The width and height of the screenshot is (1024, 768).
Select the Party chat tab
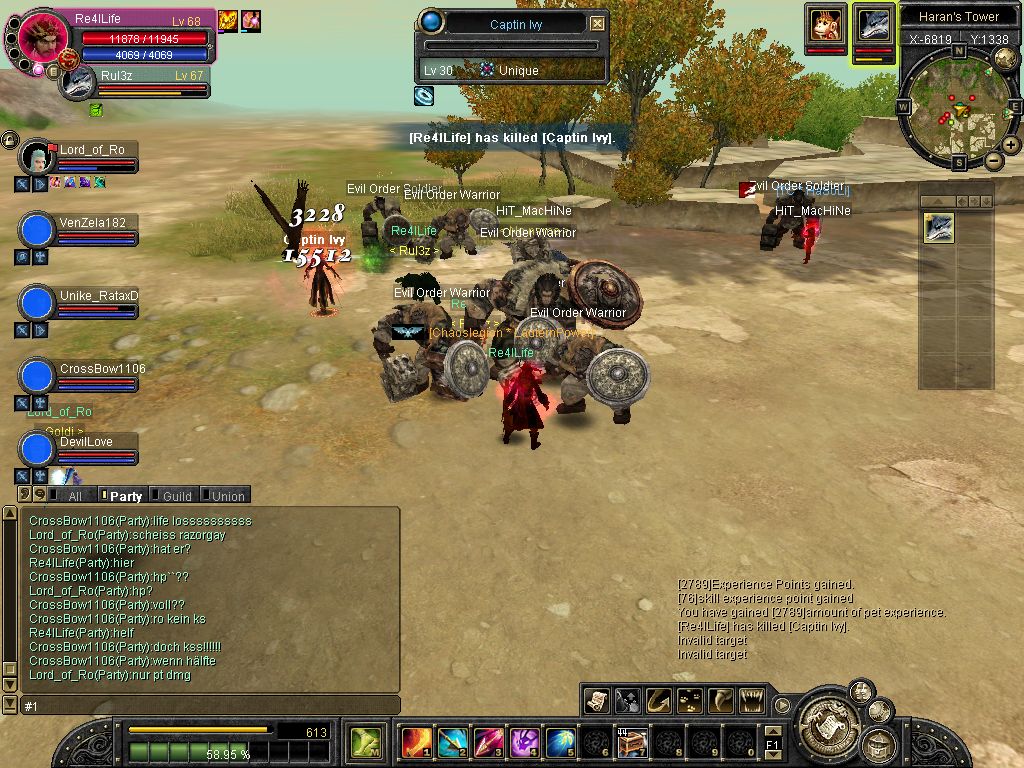[x=122, y=495]
